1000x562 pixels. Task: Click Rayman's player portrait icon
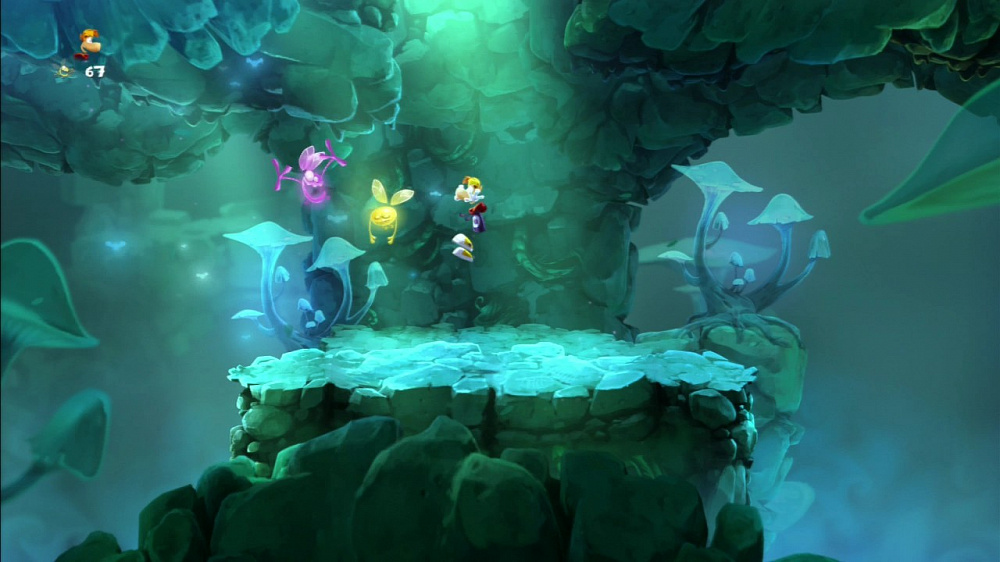click(87, 42)
